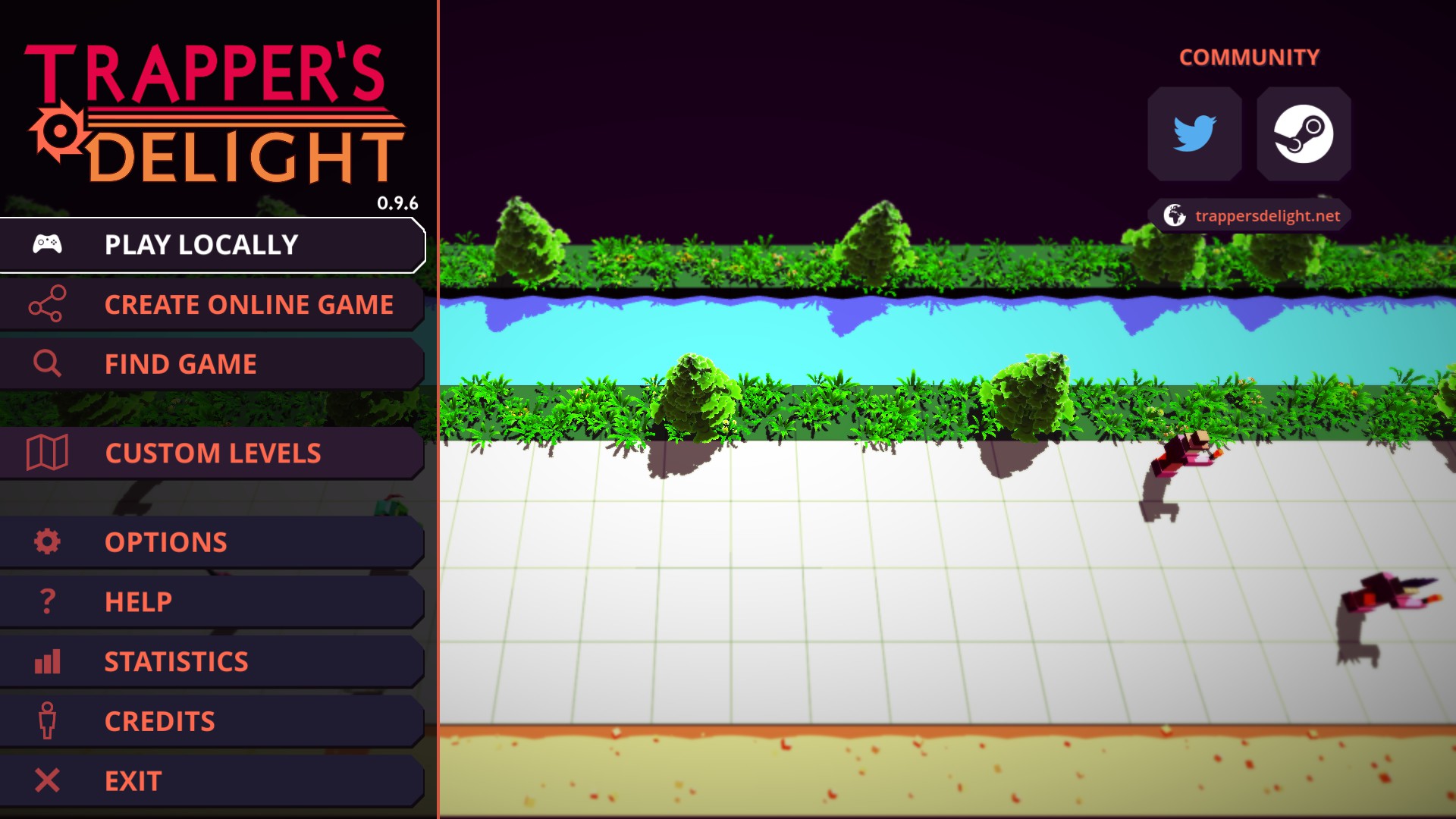Viewport: 1456px width, 819px height.
Task: Select Play Locally from the menu
Action: coord(201,244)
